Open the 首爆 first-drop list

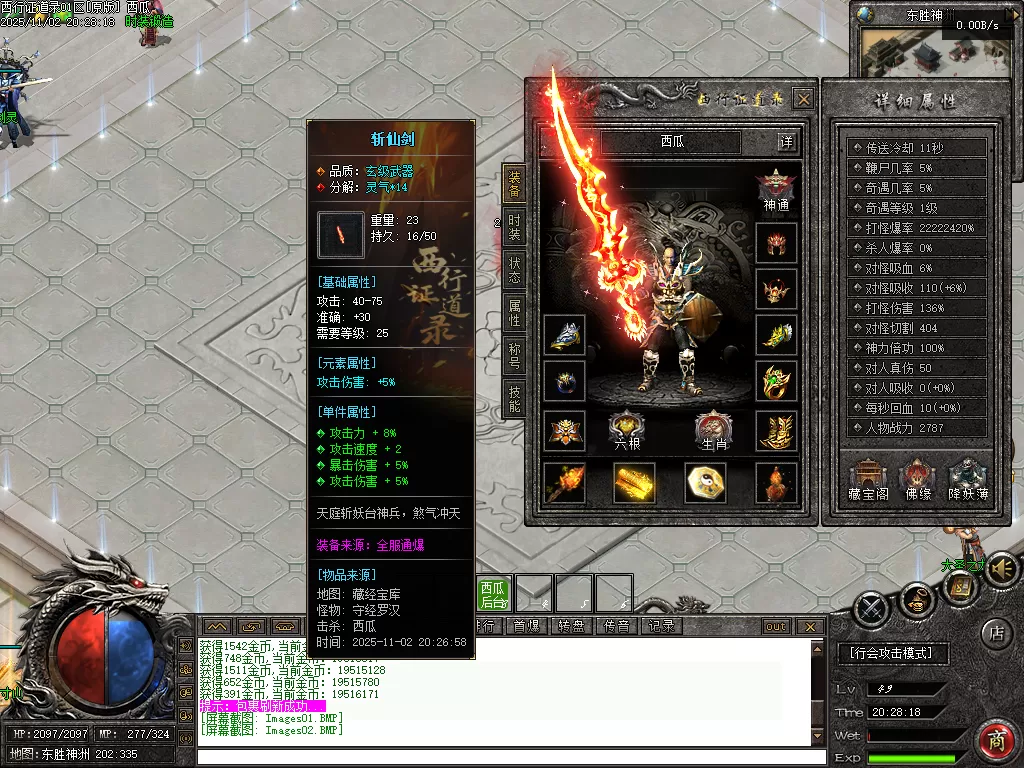(525, 626)
